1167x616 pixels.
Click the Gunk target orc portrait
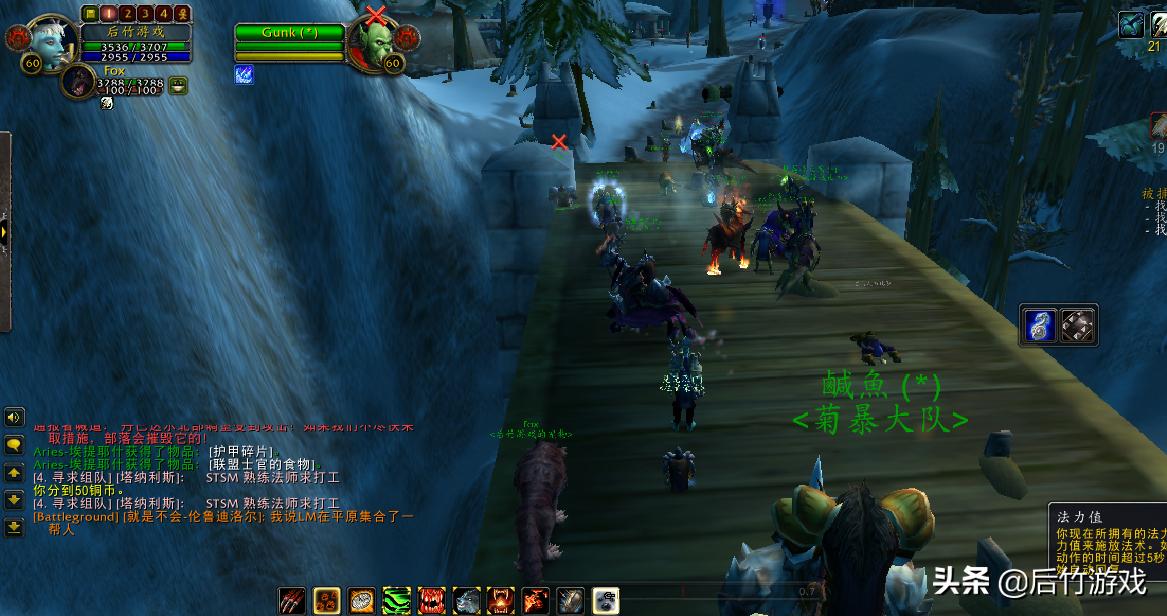pyautogui.click(x=373, y=42)
